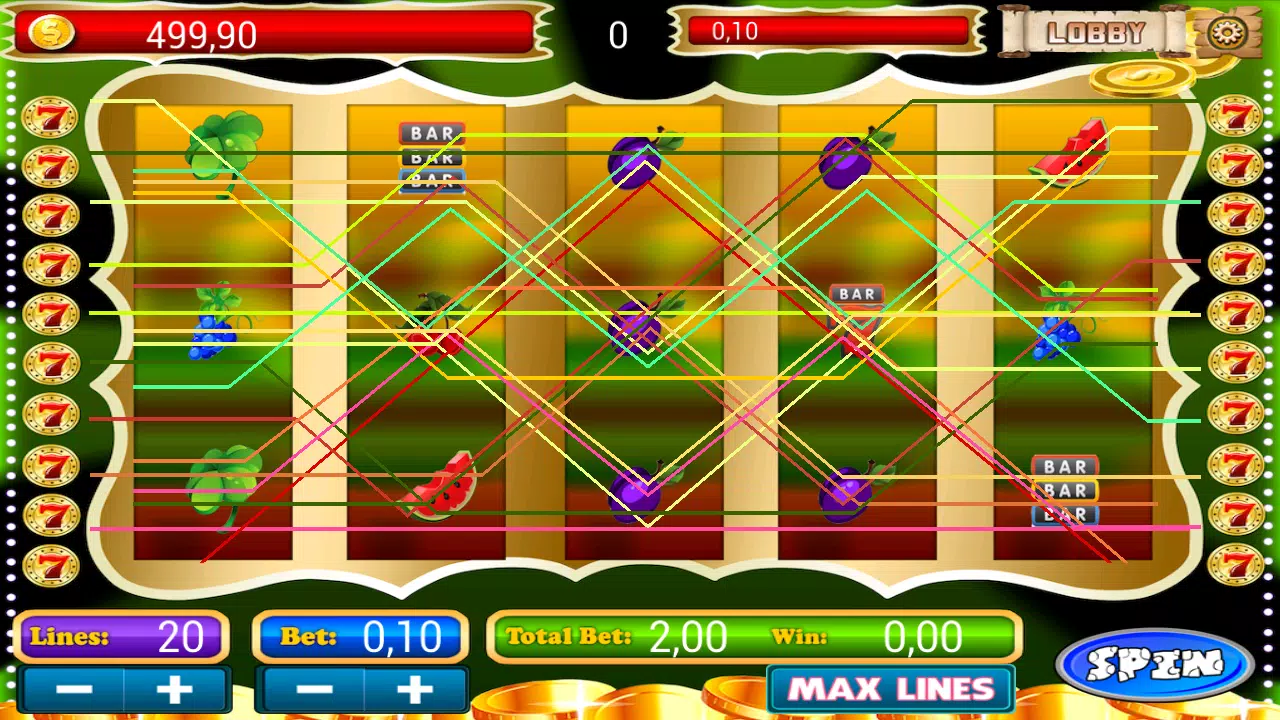This screenshot has width=1280, height=720.
Task: Click the gold coin balance icon
Action: click(51, 34)
